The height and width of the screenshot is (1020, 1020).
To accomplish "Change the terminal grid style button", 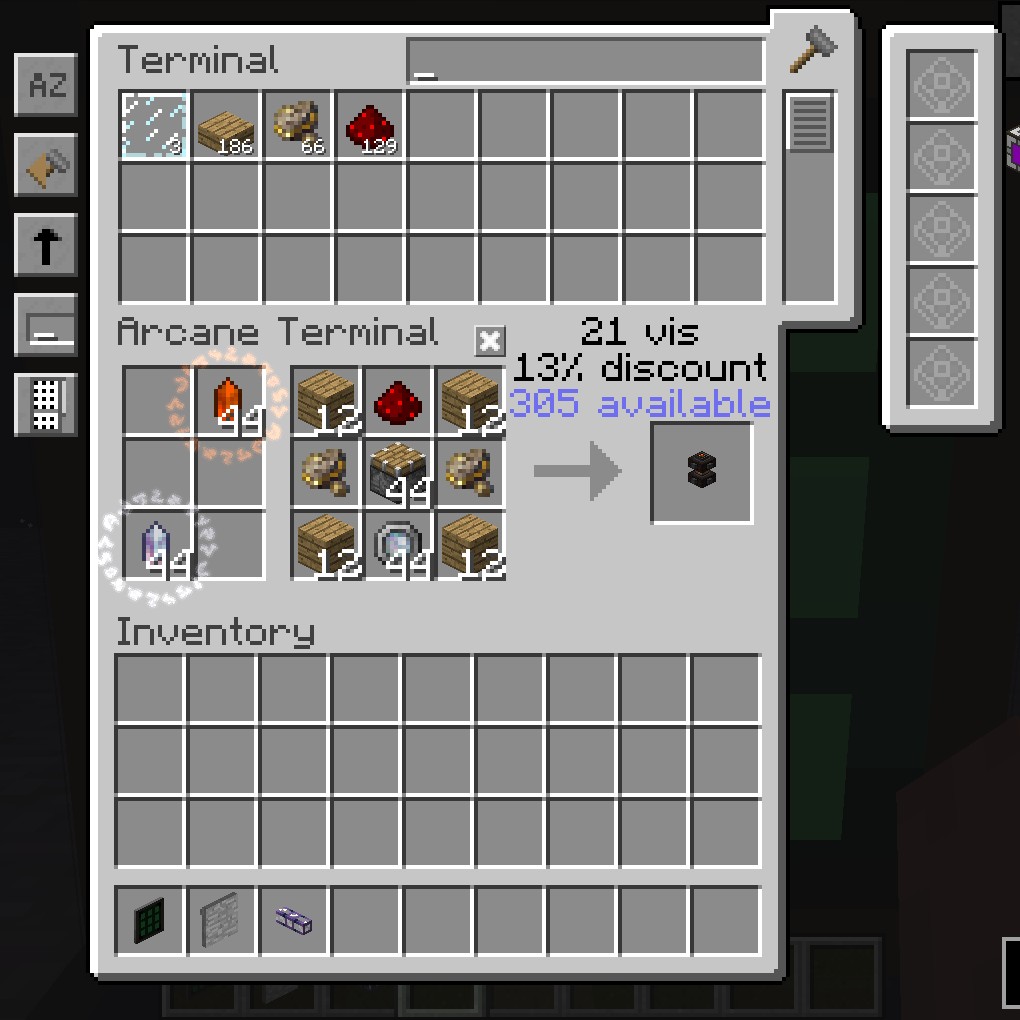I will click(x=46, y=405).
